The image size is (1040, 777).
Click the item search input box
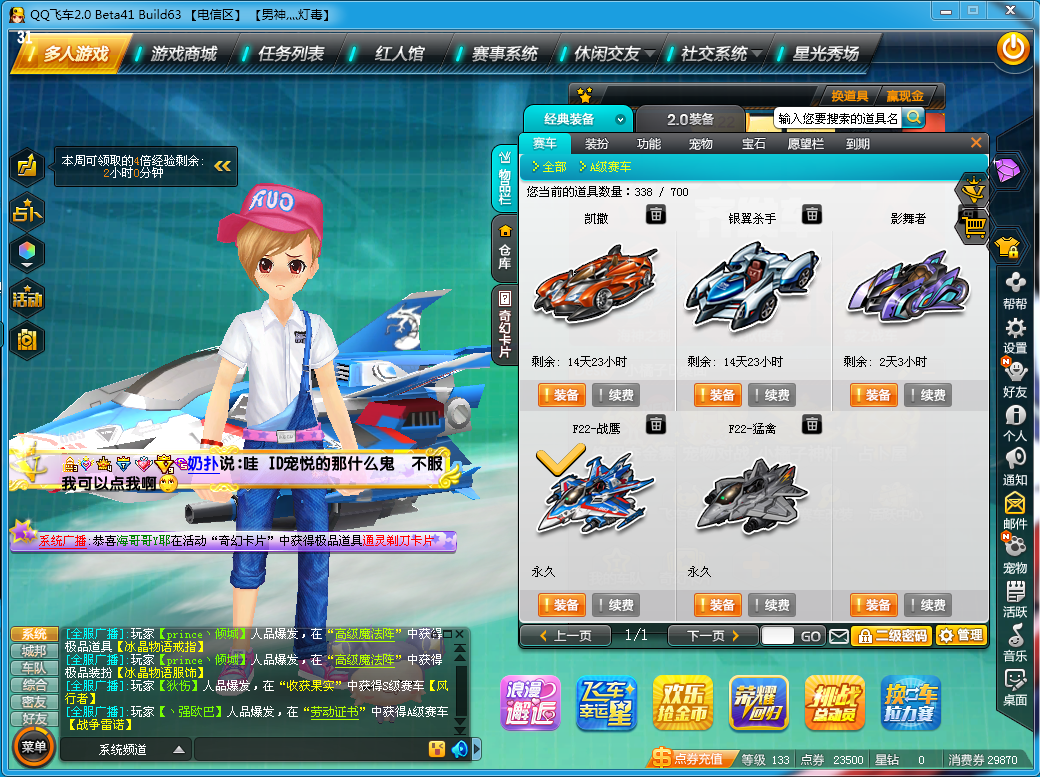[838, 118]
